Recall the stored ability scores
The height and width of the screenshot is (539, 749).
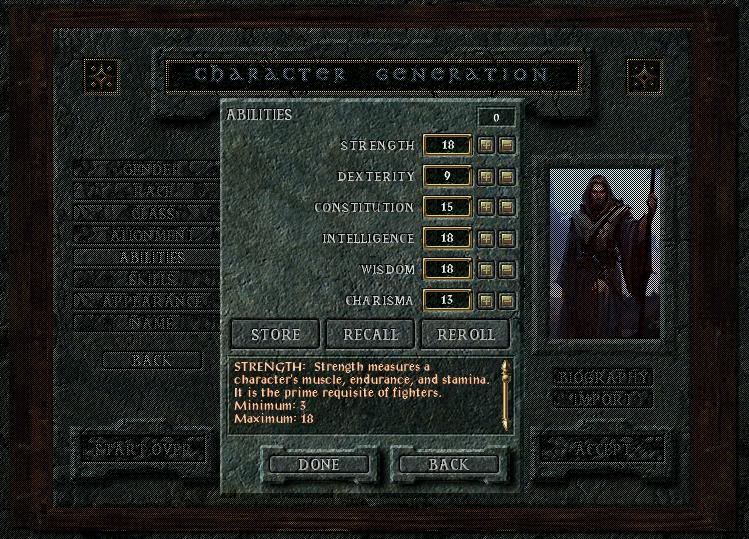(x=370, y=334)
